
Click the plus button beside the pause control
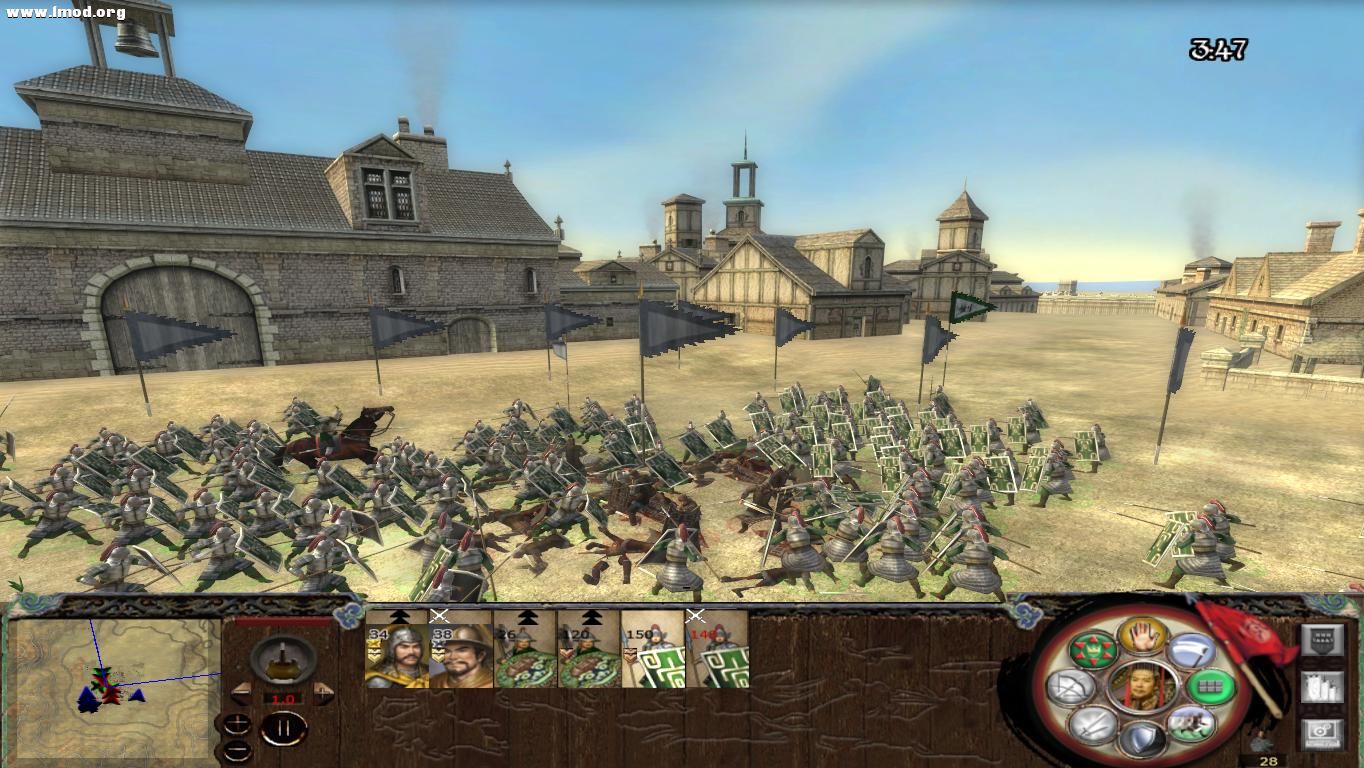coord(237,724)
